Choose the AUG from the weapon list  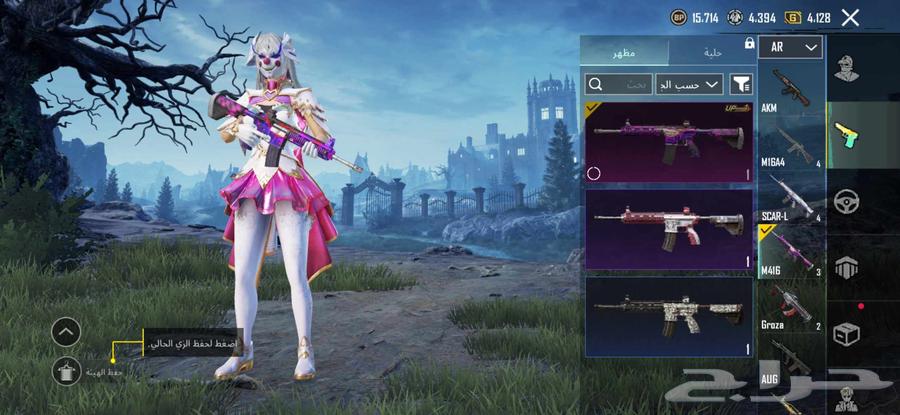click(791, 360)
